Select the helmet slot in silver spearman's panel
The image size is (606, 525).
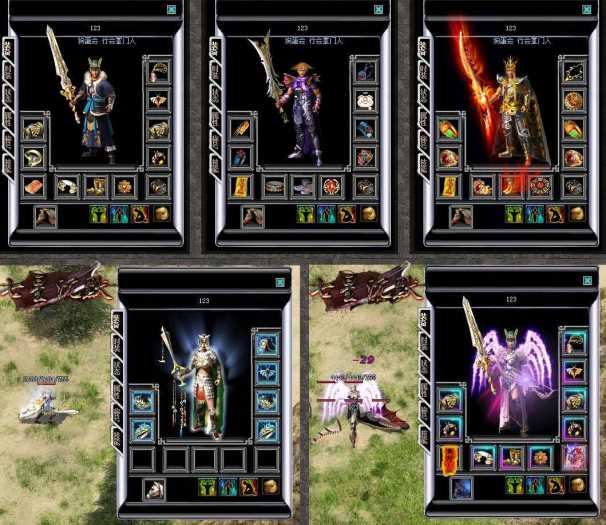[266, 344]
